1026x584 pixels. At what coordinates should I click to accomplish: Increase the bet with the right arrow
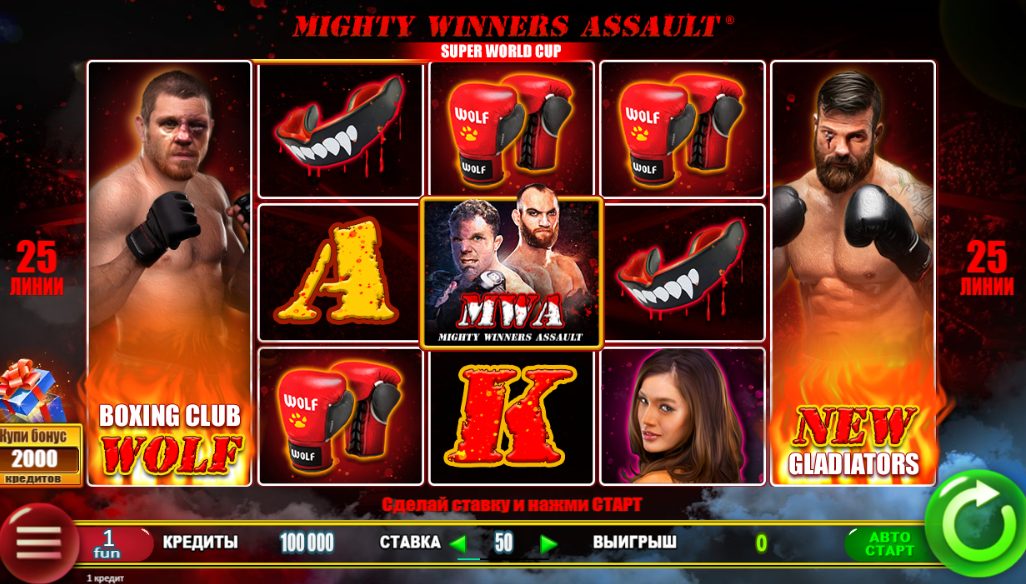click(x=547, y=544)
